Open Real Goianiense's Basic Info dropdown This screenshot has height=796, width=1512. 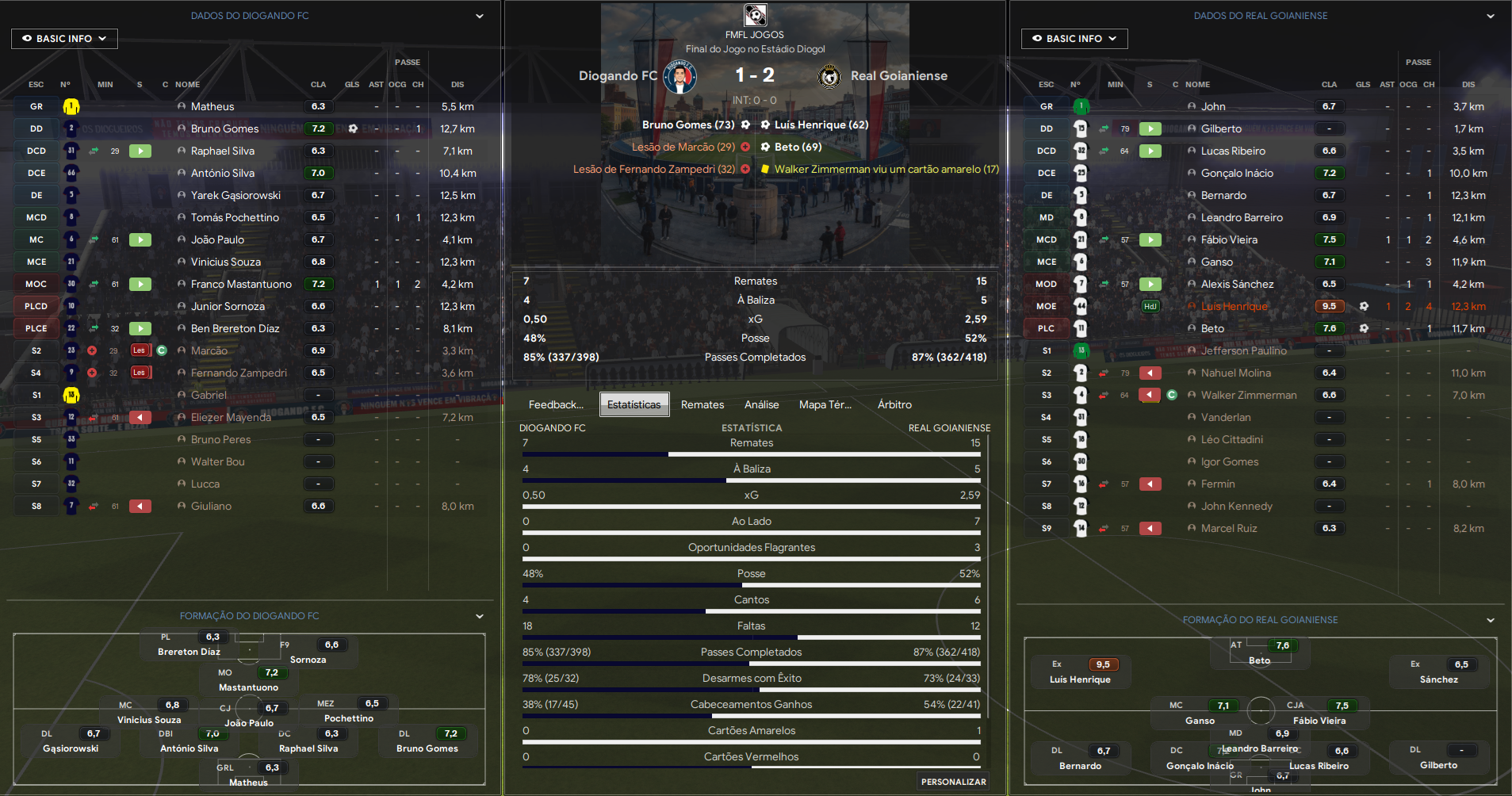[x=1074, y=39]
